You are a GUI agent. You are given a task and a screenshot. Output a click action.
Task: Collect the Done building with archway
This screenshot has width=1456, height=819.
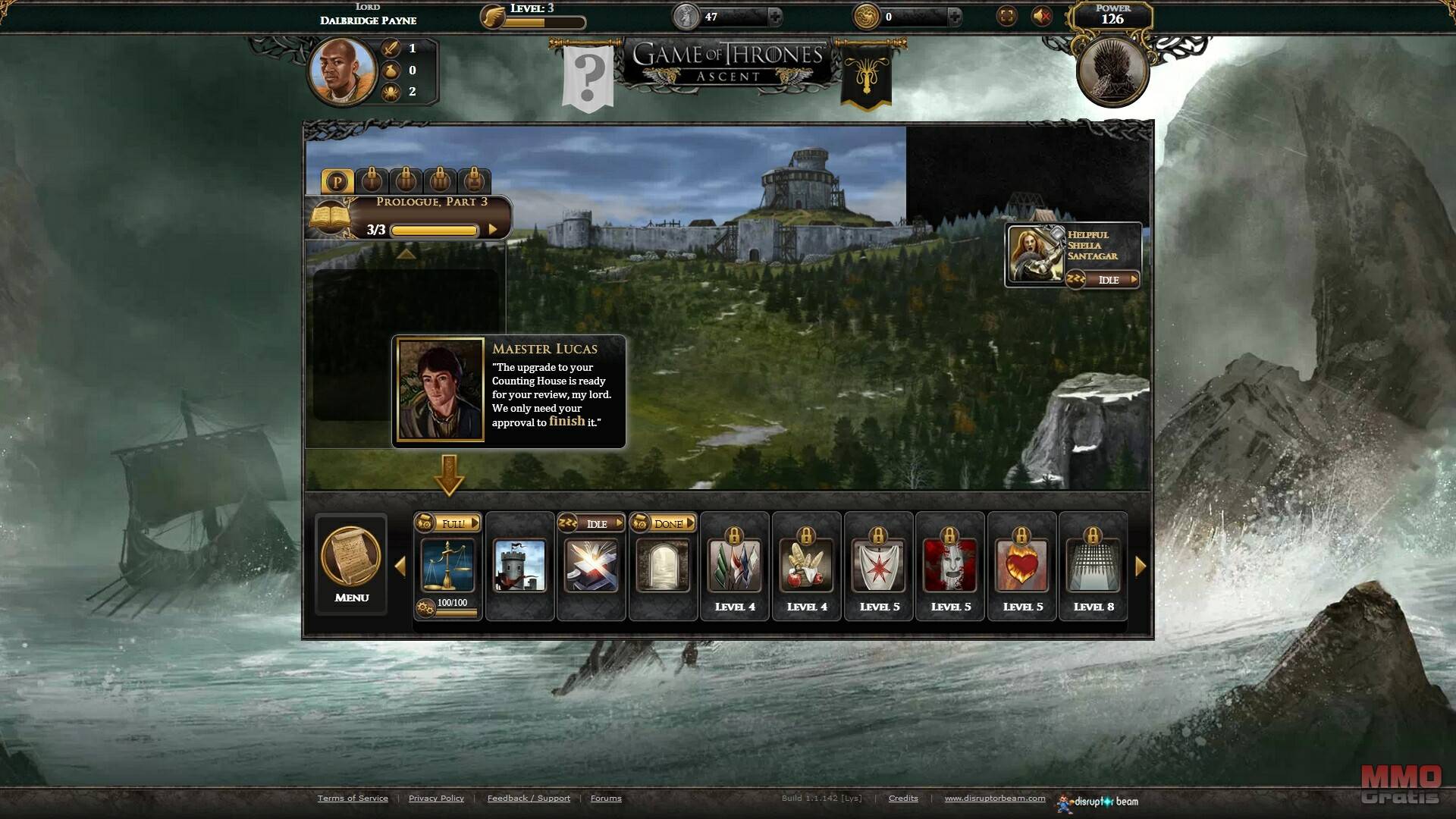(663, 566)
